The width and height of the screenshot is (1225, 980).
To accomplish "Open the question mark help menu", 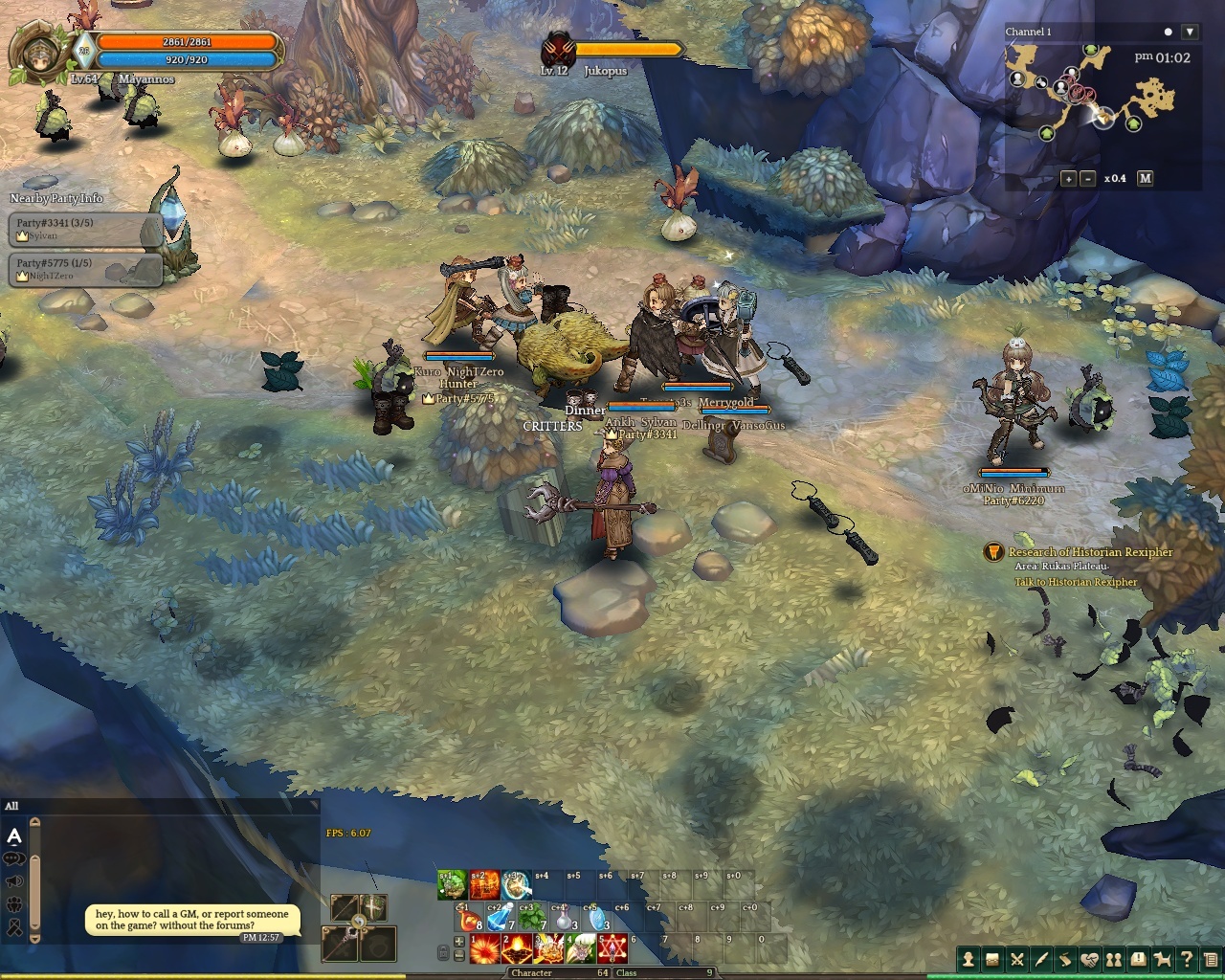I will coord(1187,959).
